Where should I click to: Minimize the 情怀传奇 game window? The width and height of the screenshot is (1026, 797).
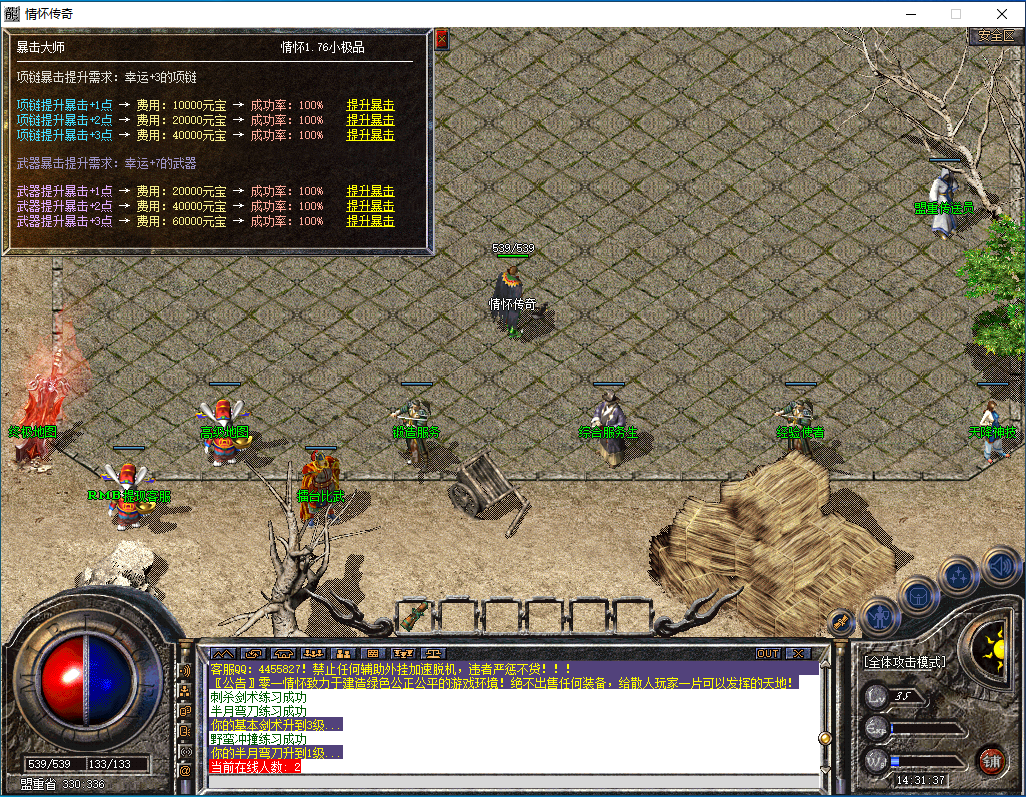(911, 14)
